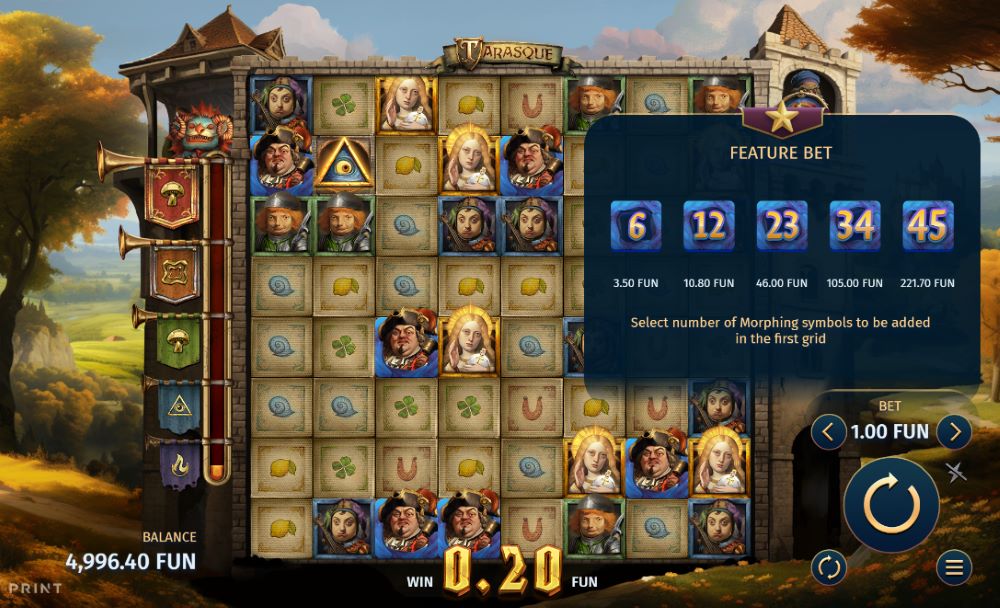This screenshot has width=1000, height=608.
Task: Increase the bet with the right arrow
Action: point(954,432)
